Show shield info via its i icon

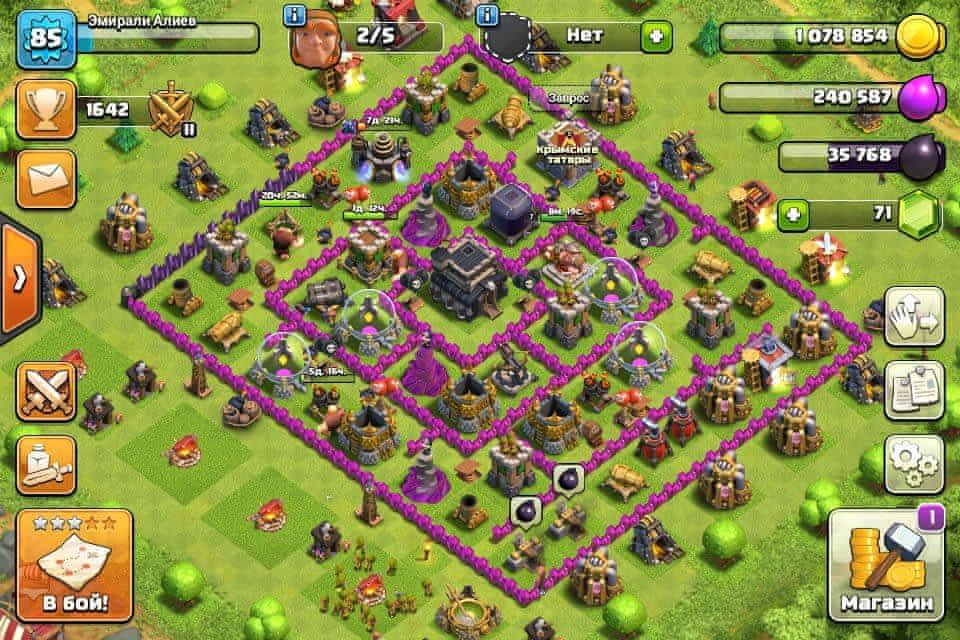pos(488,16)
